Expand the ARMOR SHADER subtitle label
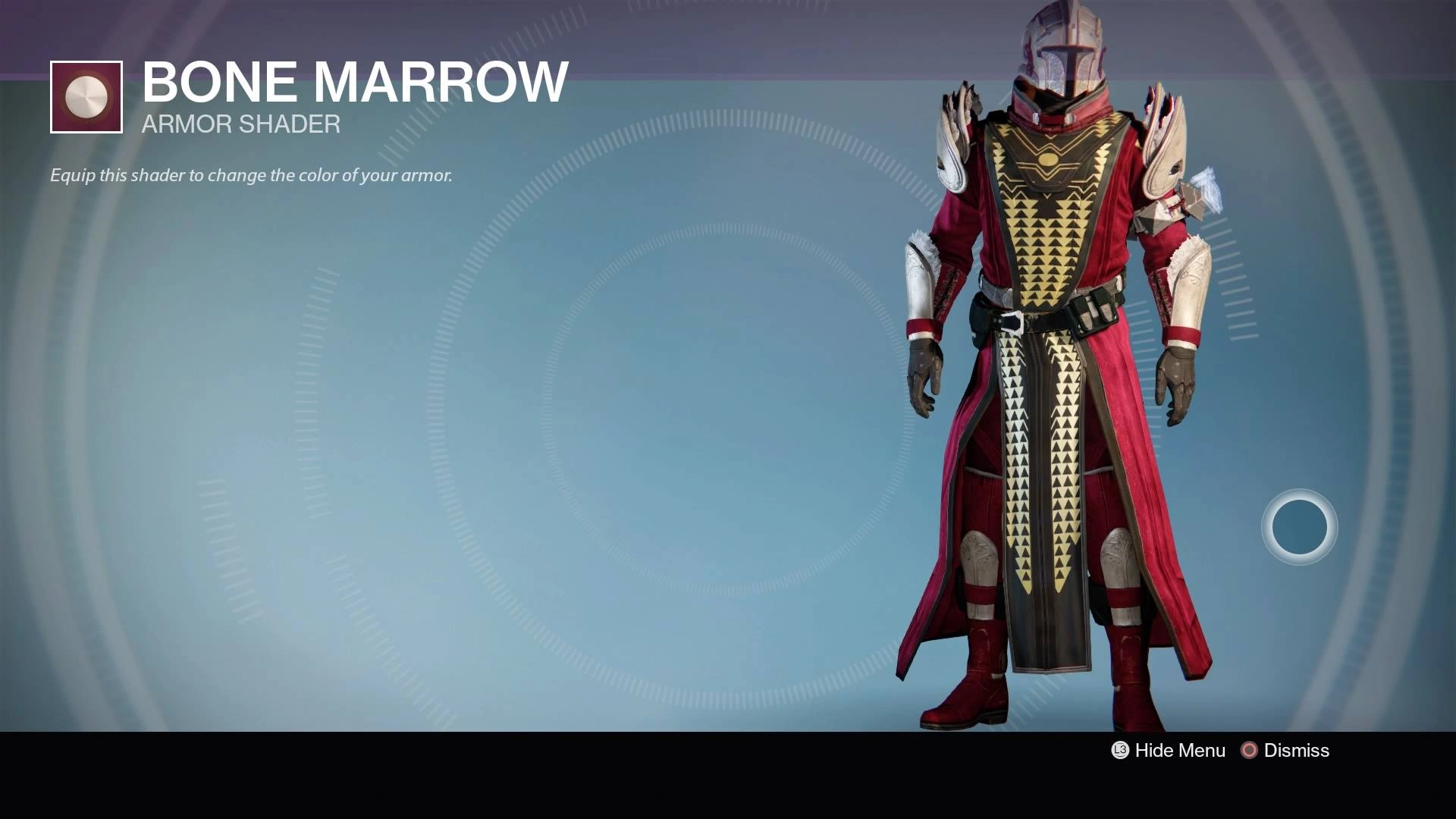This screenshot has height=819, width=1456. coord(240,124)
